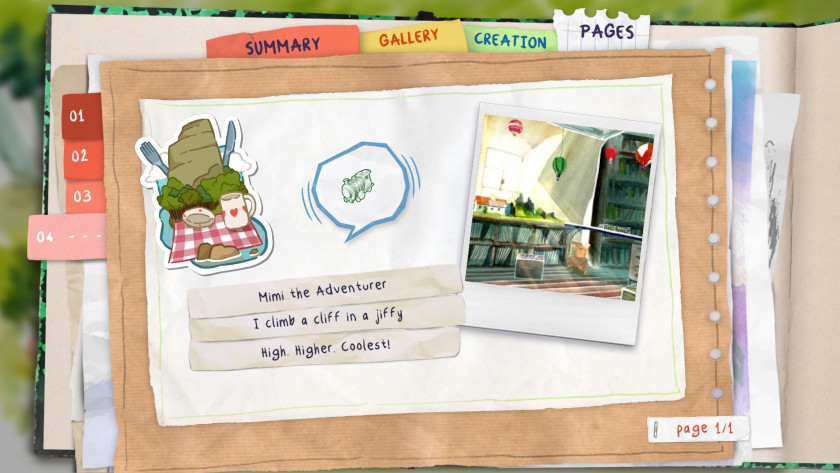Select the Creation tab

(510, 41)
